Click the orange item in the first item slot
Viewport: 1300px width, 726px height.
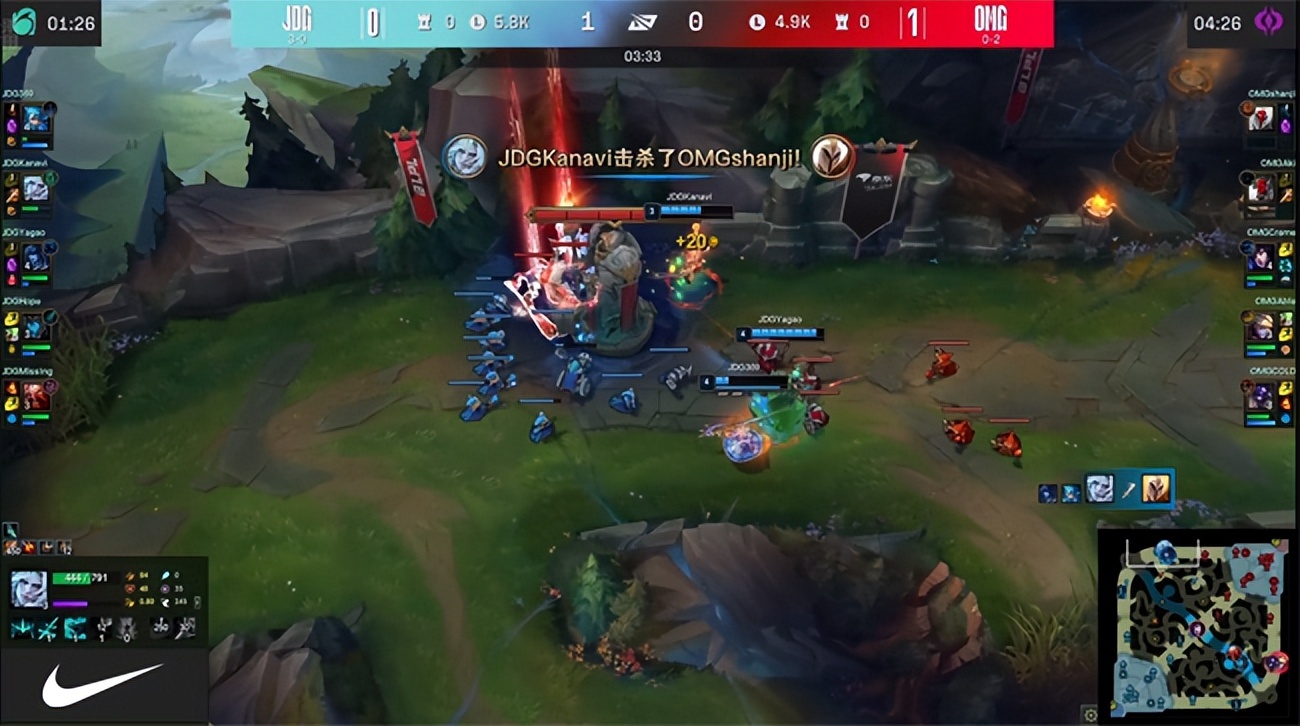pos(12,547)
